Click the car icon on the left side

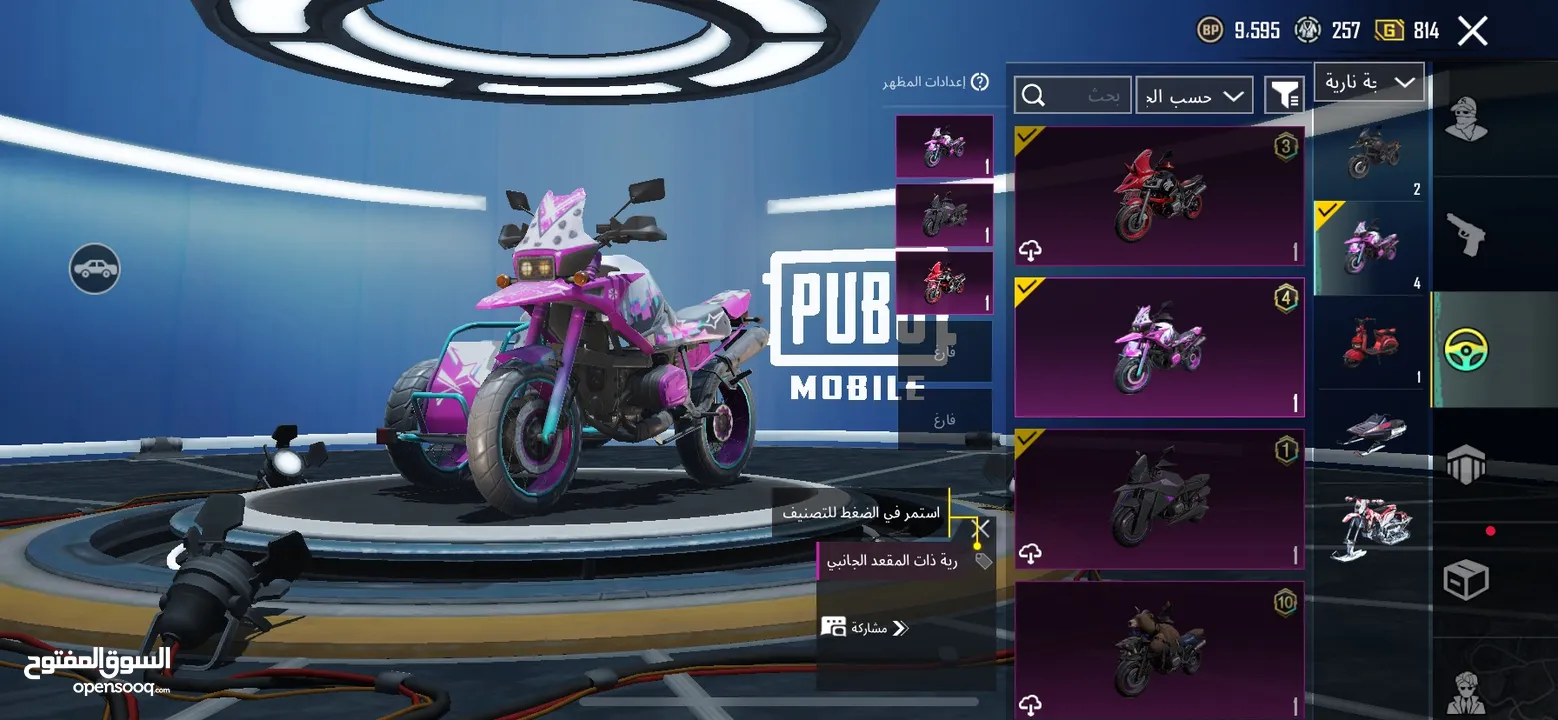tap(95, 270)
